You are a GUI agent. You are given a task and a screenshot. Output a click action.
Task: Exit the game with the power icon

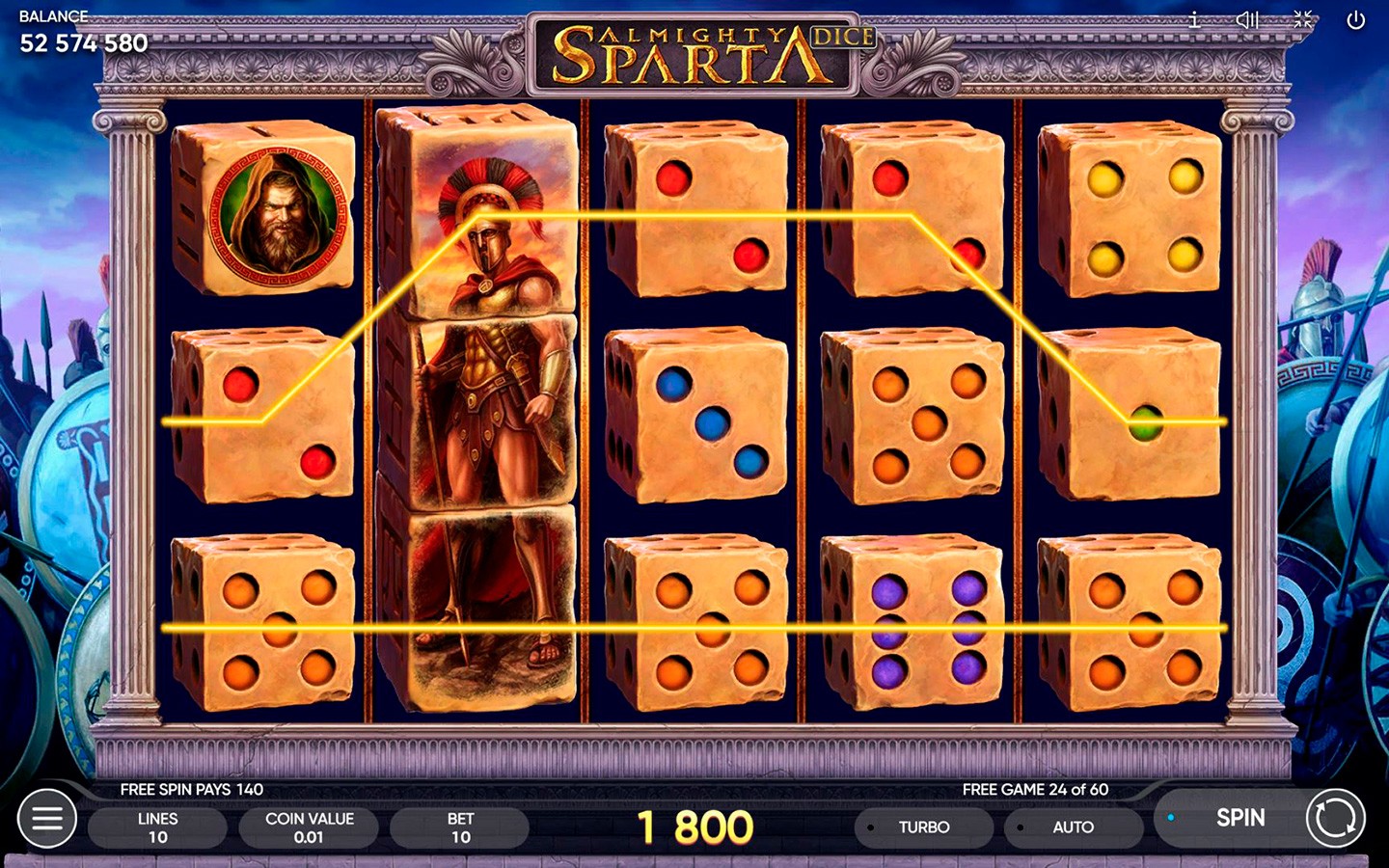pyautogui.click(x=1356, y=19)
